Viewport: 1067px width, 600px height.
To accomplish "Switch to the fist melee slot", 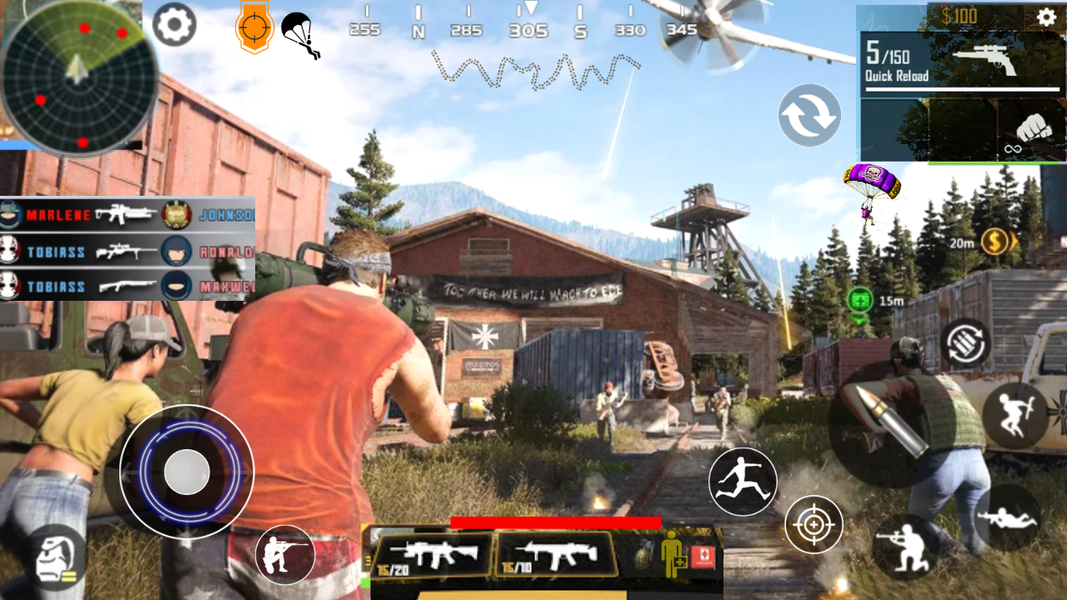I will pyautogui.click(x=1030, y=130).
